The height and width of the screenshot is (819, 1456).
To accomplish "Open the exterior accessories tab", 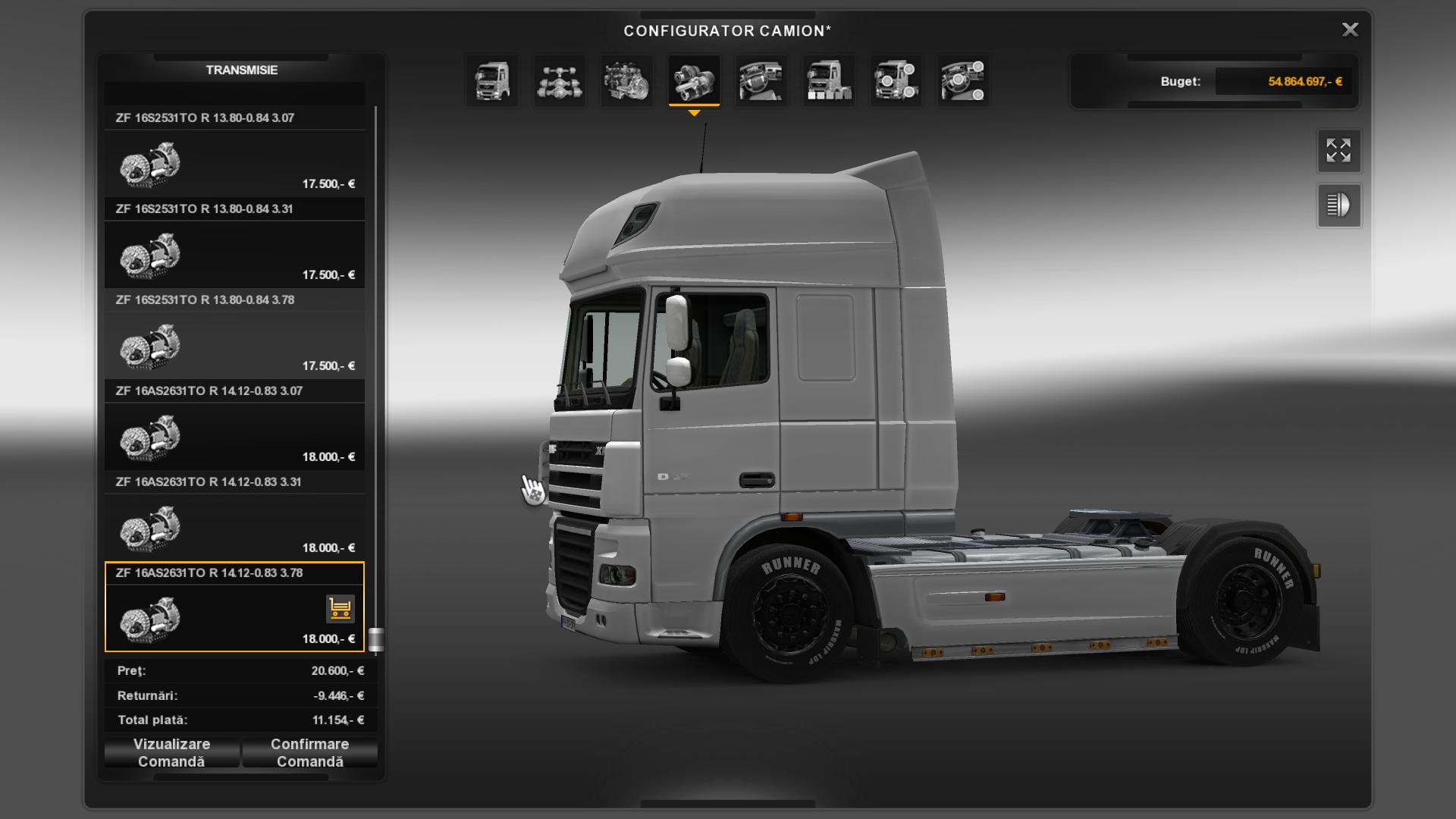I will [896, 80].
